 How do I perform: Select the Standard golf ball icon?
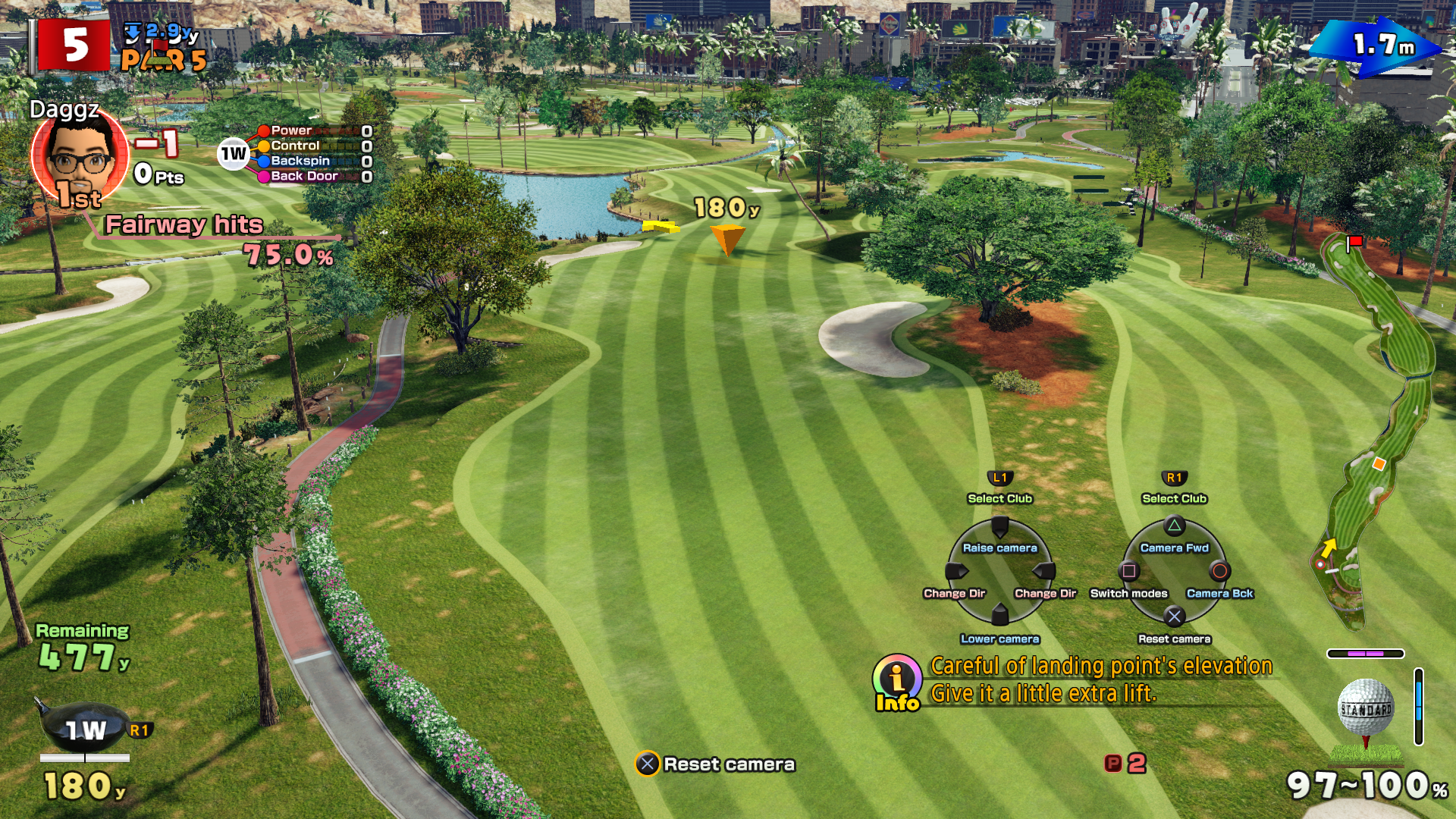tap(1366, 708)
